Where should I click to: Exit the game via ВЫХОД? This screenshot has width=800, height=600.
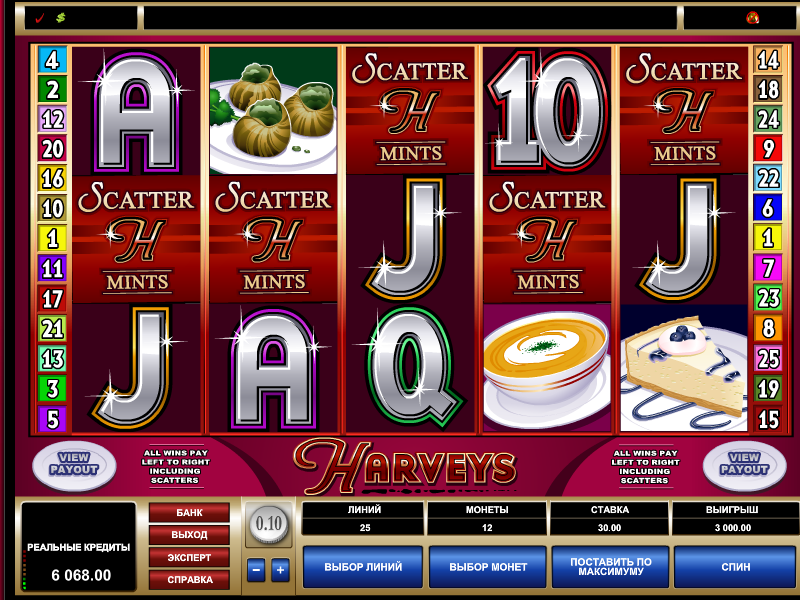[189, 535]
